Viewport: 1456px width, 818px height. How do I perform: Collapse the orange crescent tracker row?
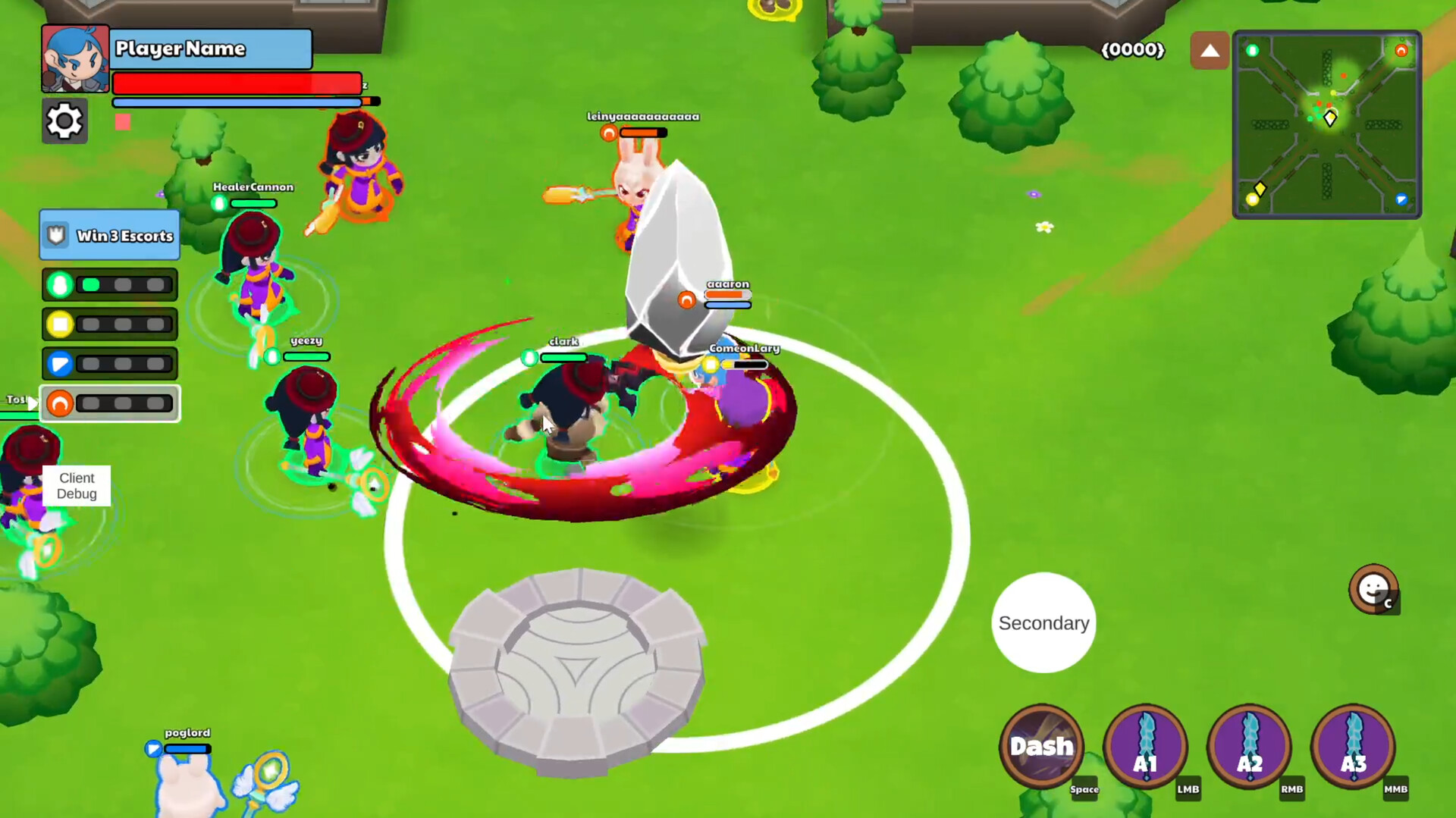coord(60,403)
